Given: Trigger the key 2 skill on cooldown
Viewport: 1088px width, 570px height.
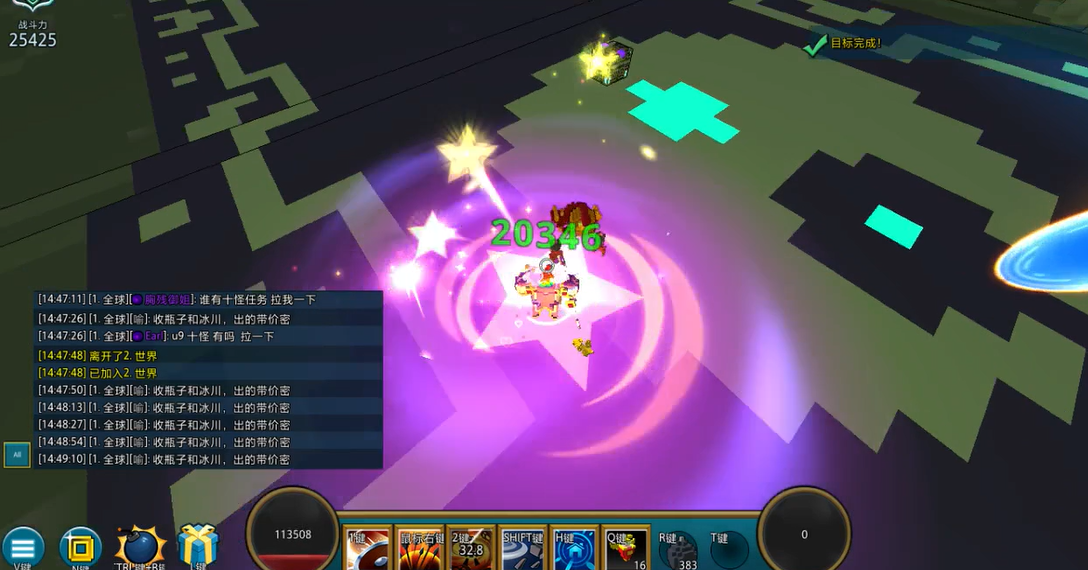Looking at the screenshot, I should pyautogui.click(x=471, y=550).
